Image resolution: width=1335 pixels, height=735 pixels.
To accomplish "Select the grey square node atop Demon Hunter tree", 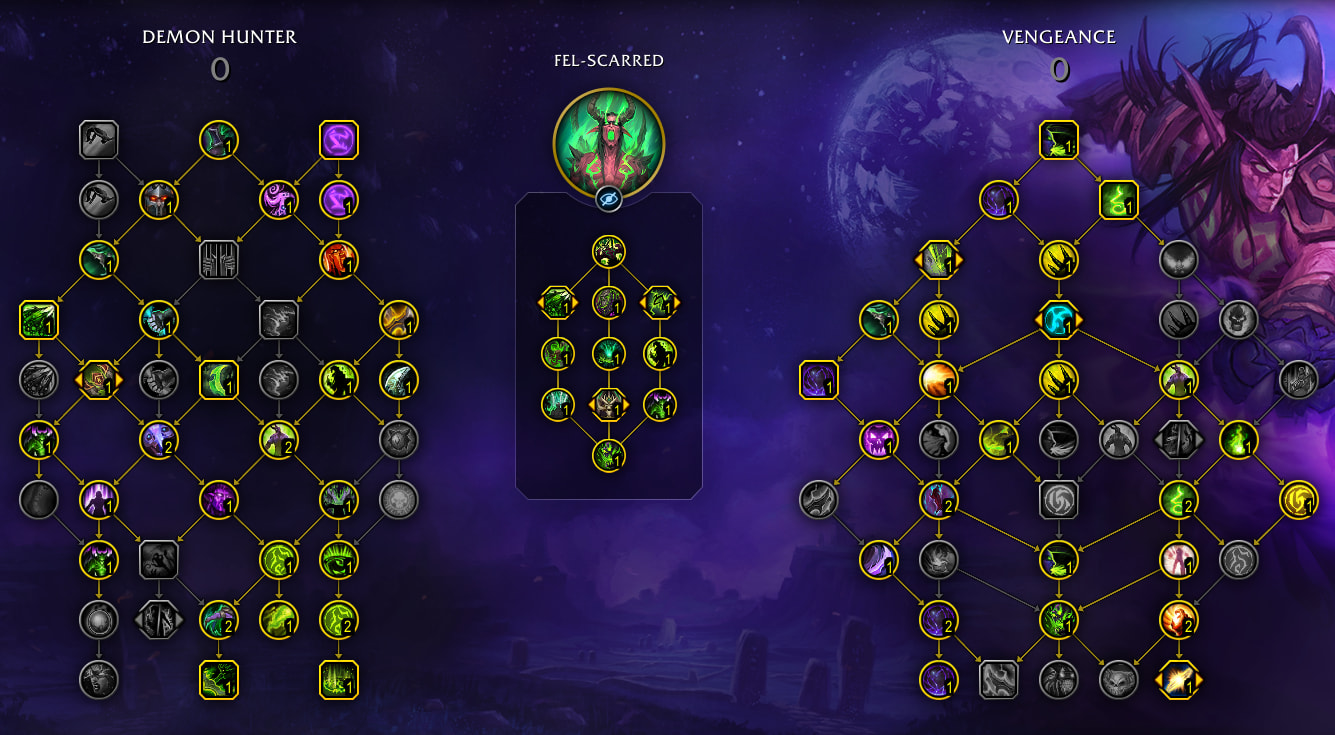I will pos(98,140).
